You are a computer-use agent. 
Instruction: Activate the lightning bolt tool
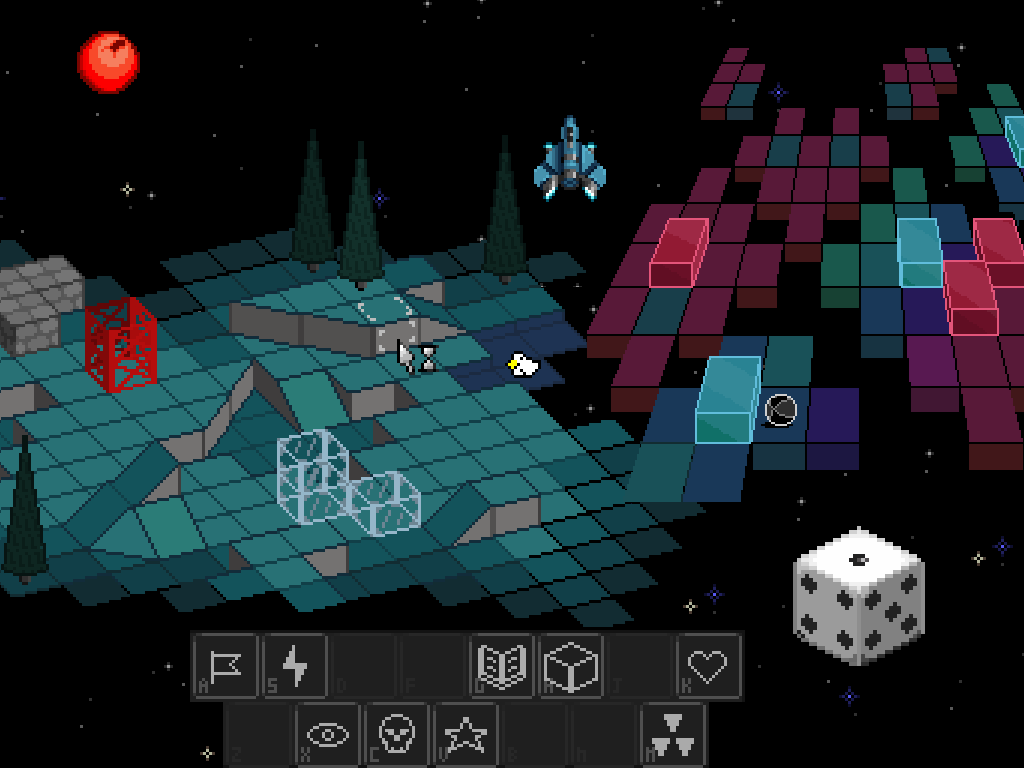[295, 666]
